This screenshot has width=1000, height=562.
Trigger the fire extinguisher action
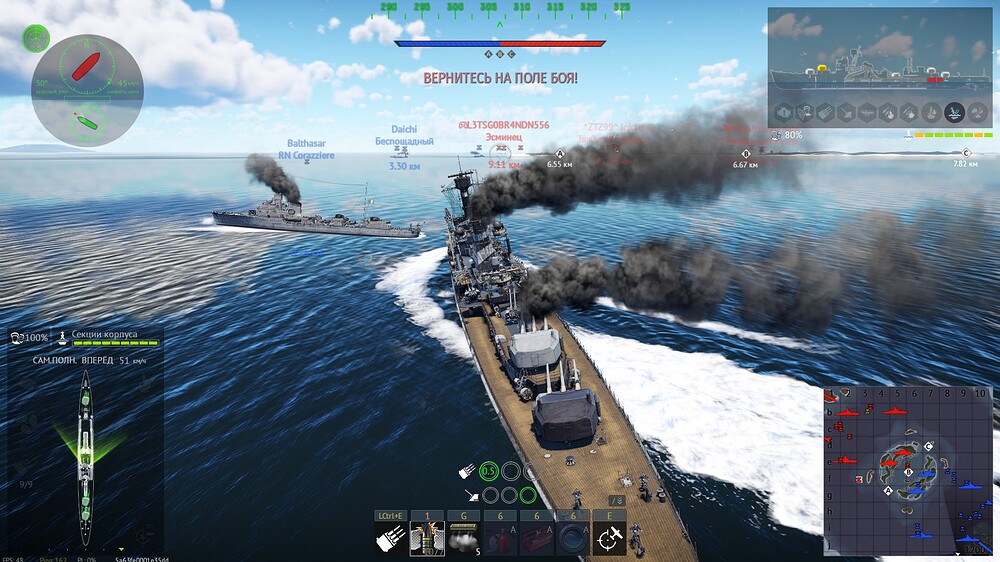(500, 538)
